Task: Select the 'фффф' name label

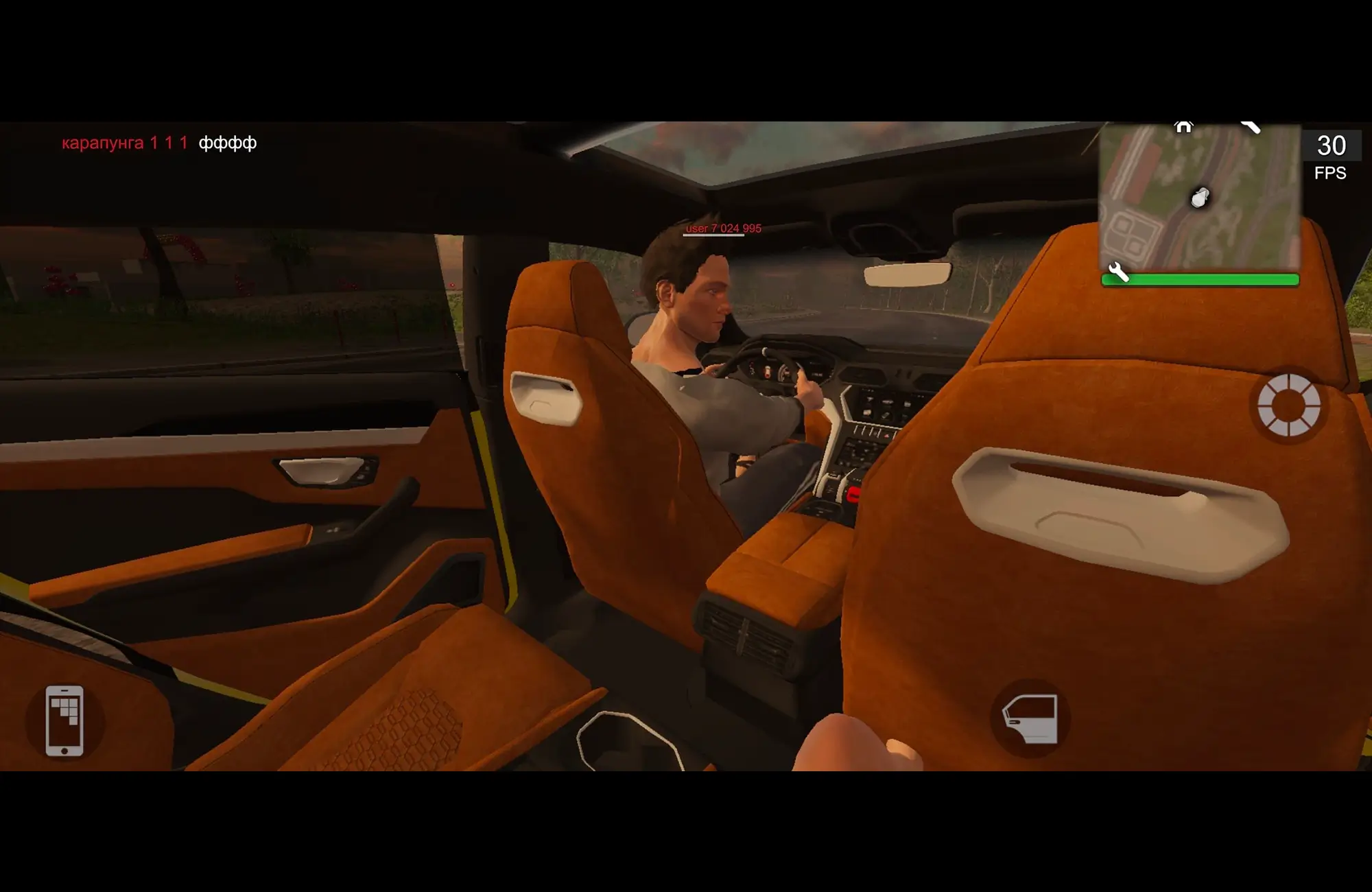Action: (226, 144)
